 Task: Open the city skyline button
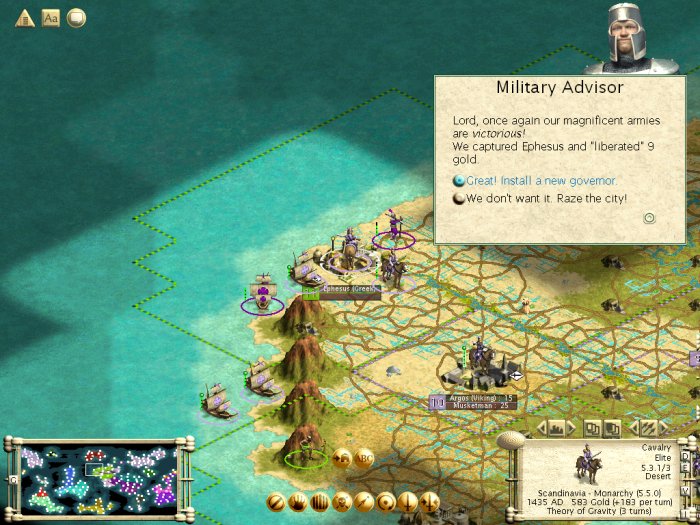click(x=557, y=428)
